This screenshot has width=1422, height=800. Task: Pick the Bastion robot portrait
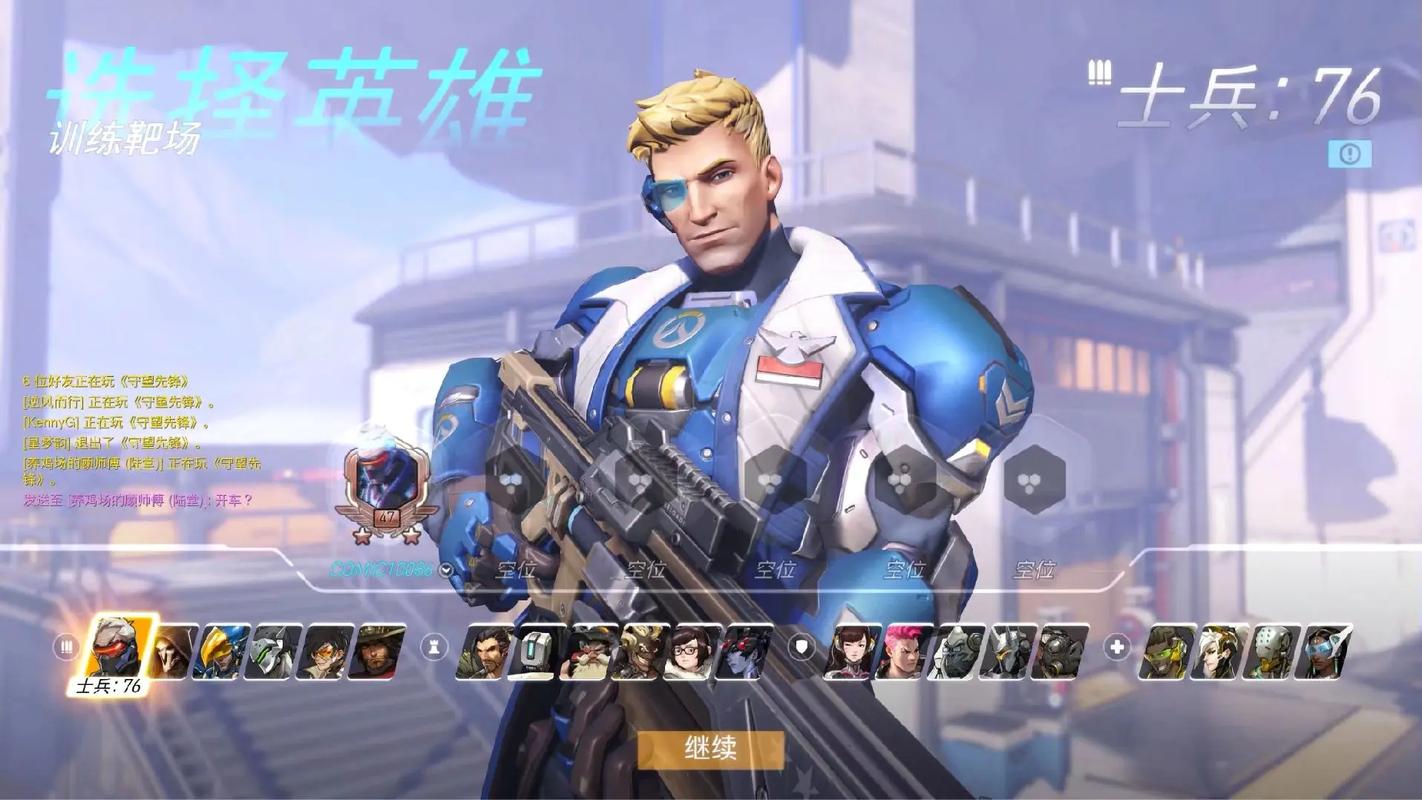pyautogui.click(x=533, y=652)
